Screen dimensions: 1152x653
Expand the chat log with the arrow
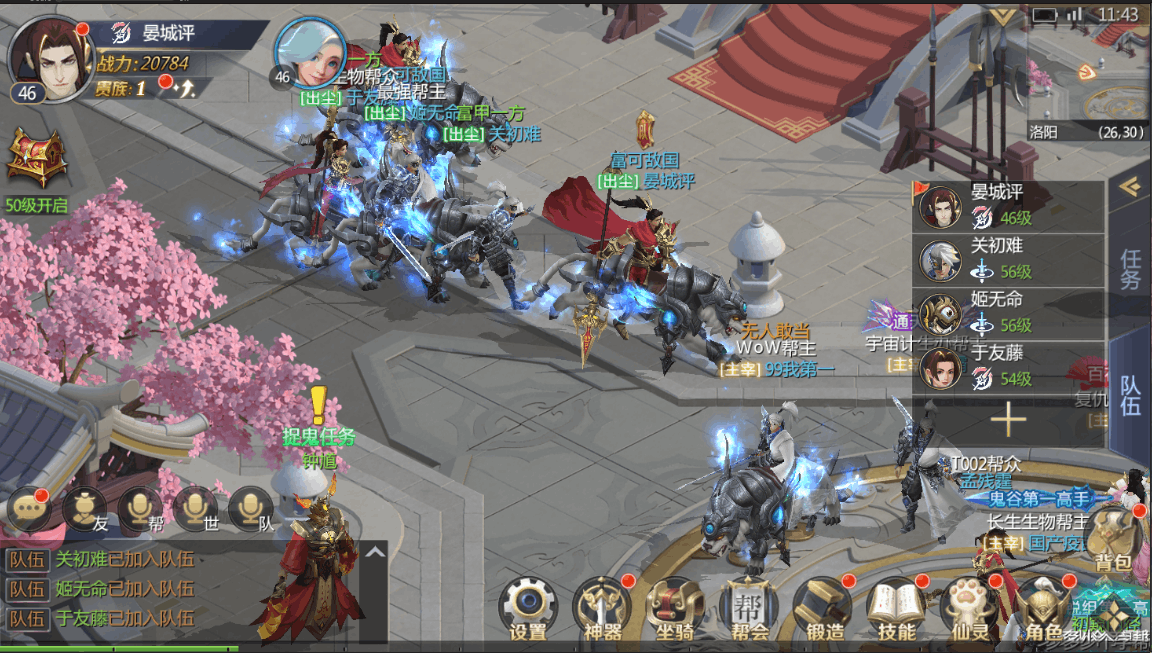coord(374,552)
